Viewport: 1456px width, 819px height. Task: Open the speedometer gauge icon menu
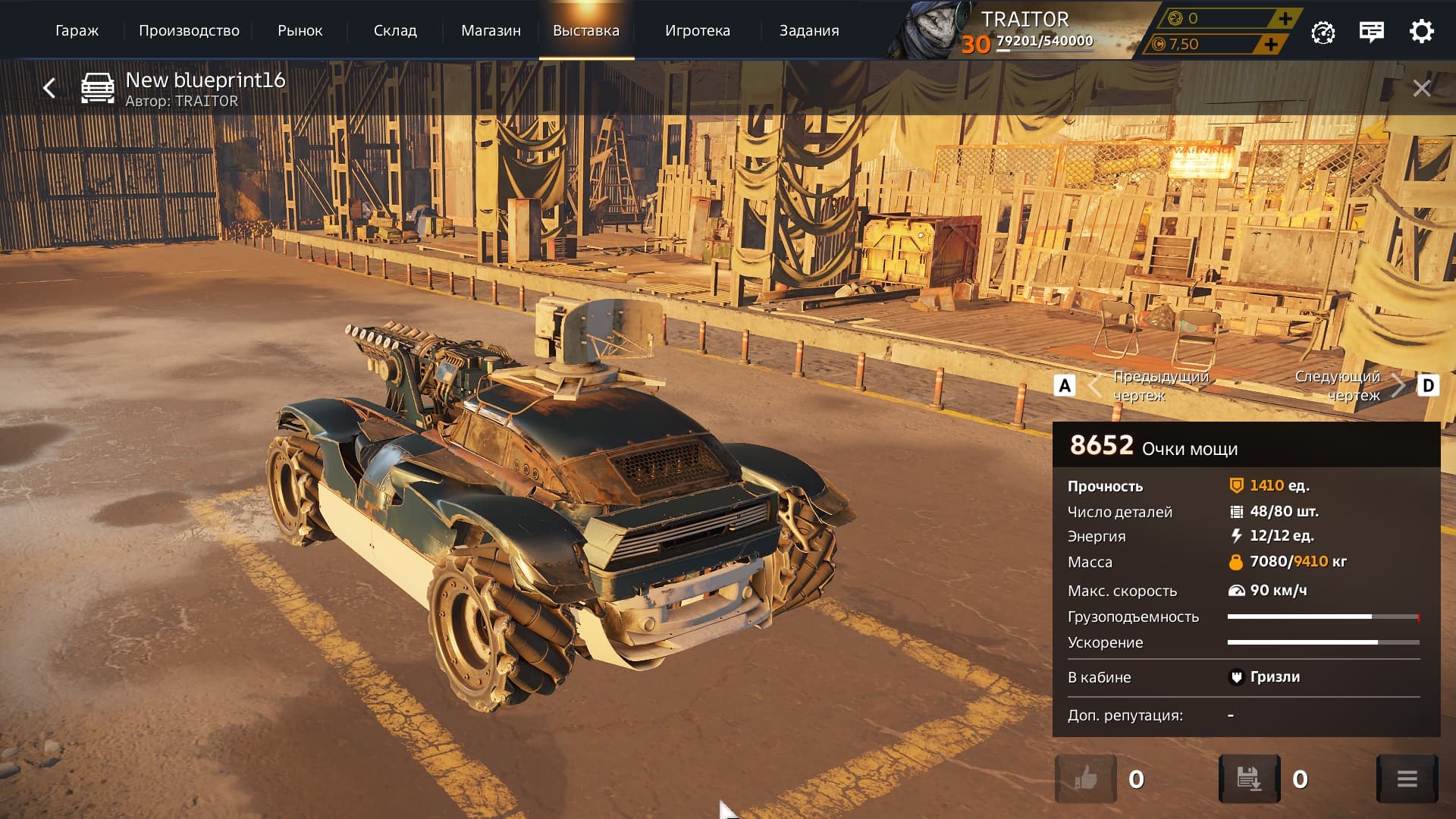(x=1323, y=32)
